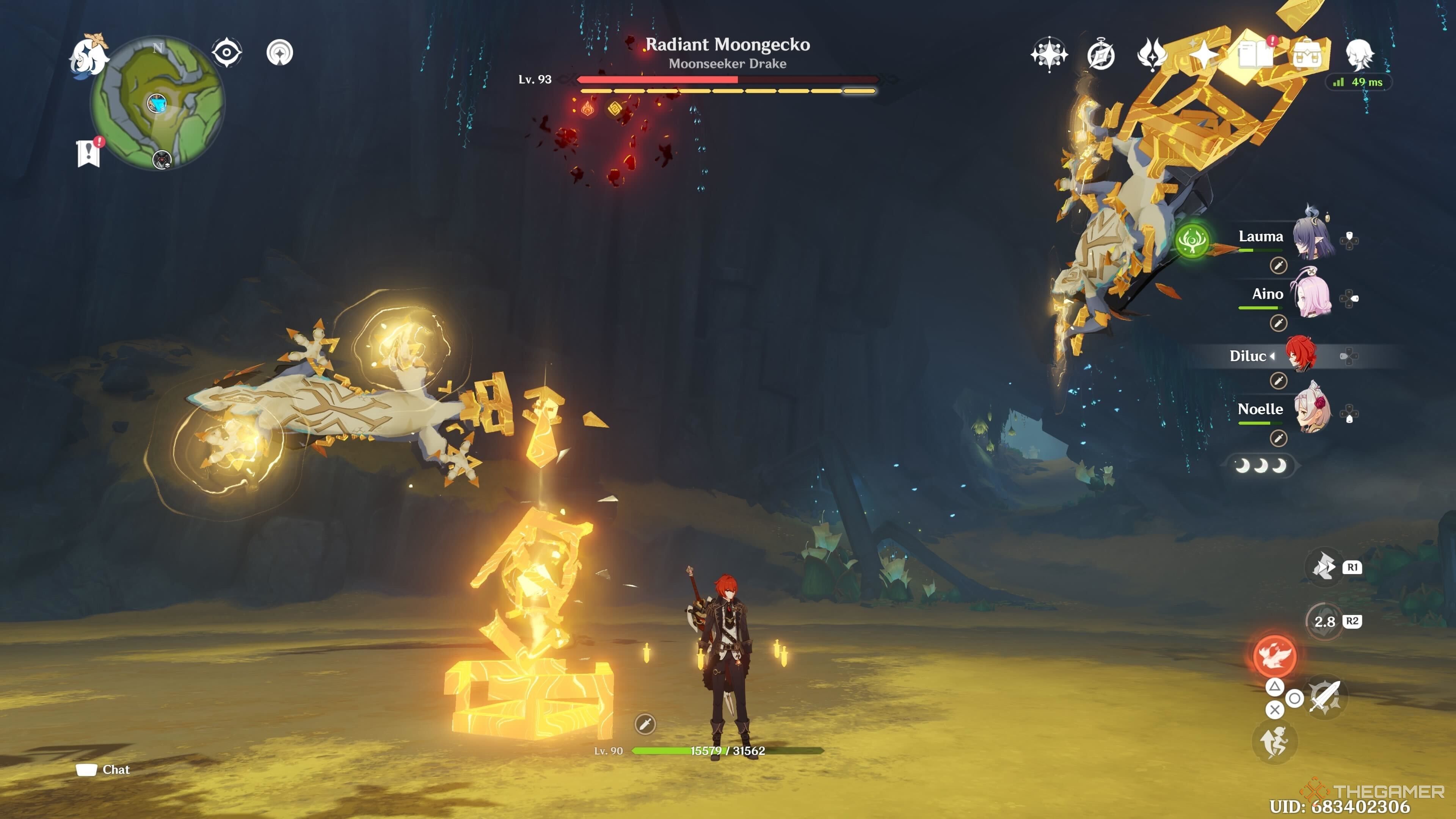The image size is (1456, 819).
Task: Open the Adventurer Handbook compass icon
Action: click(x=1100, y=55)
